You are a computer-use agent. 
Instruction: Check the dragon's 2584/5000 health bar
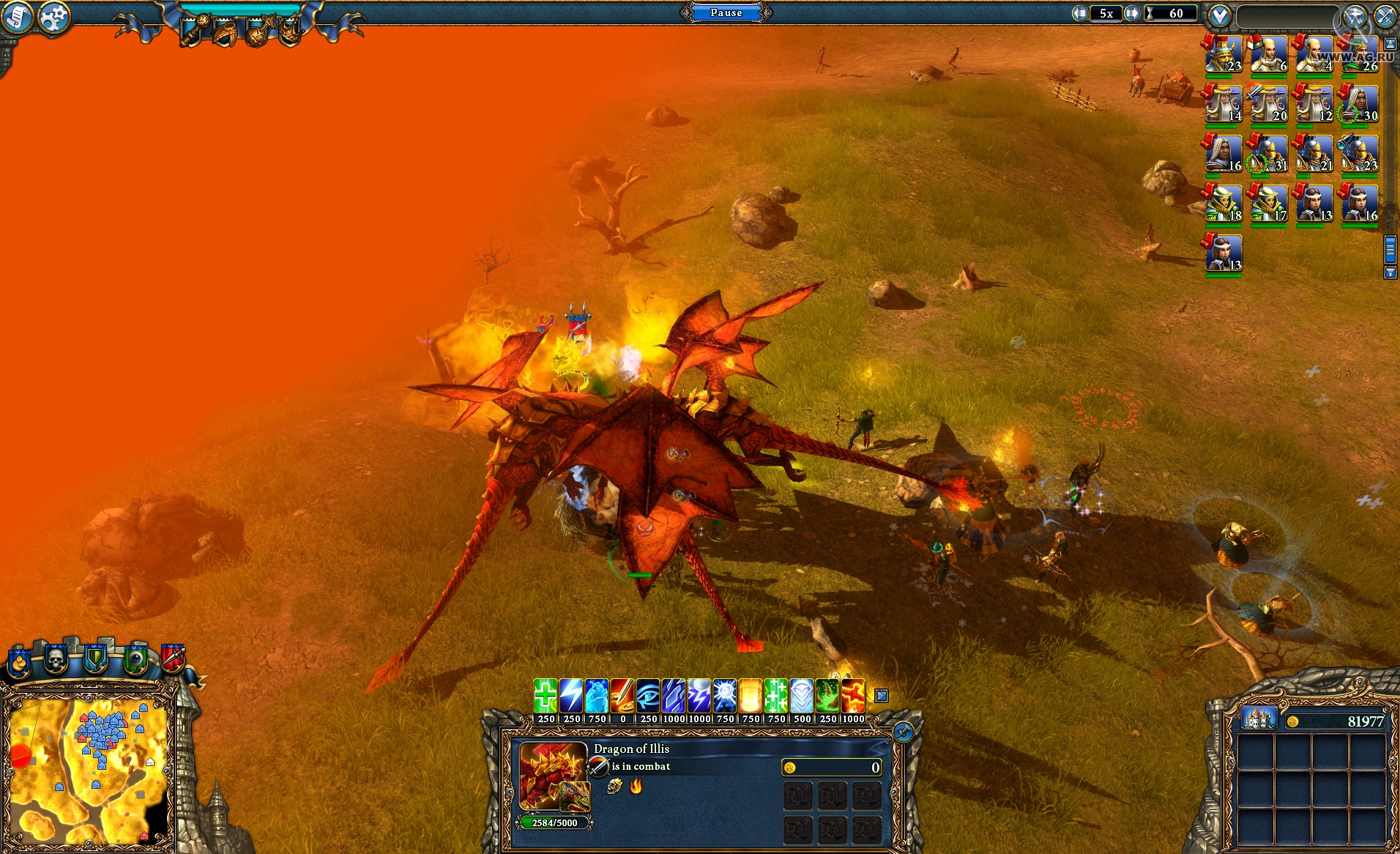tap(553, 823)
